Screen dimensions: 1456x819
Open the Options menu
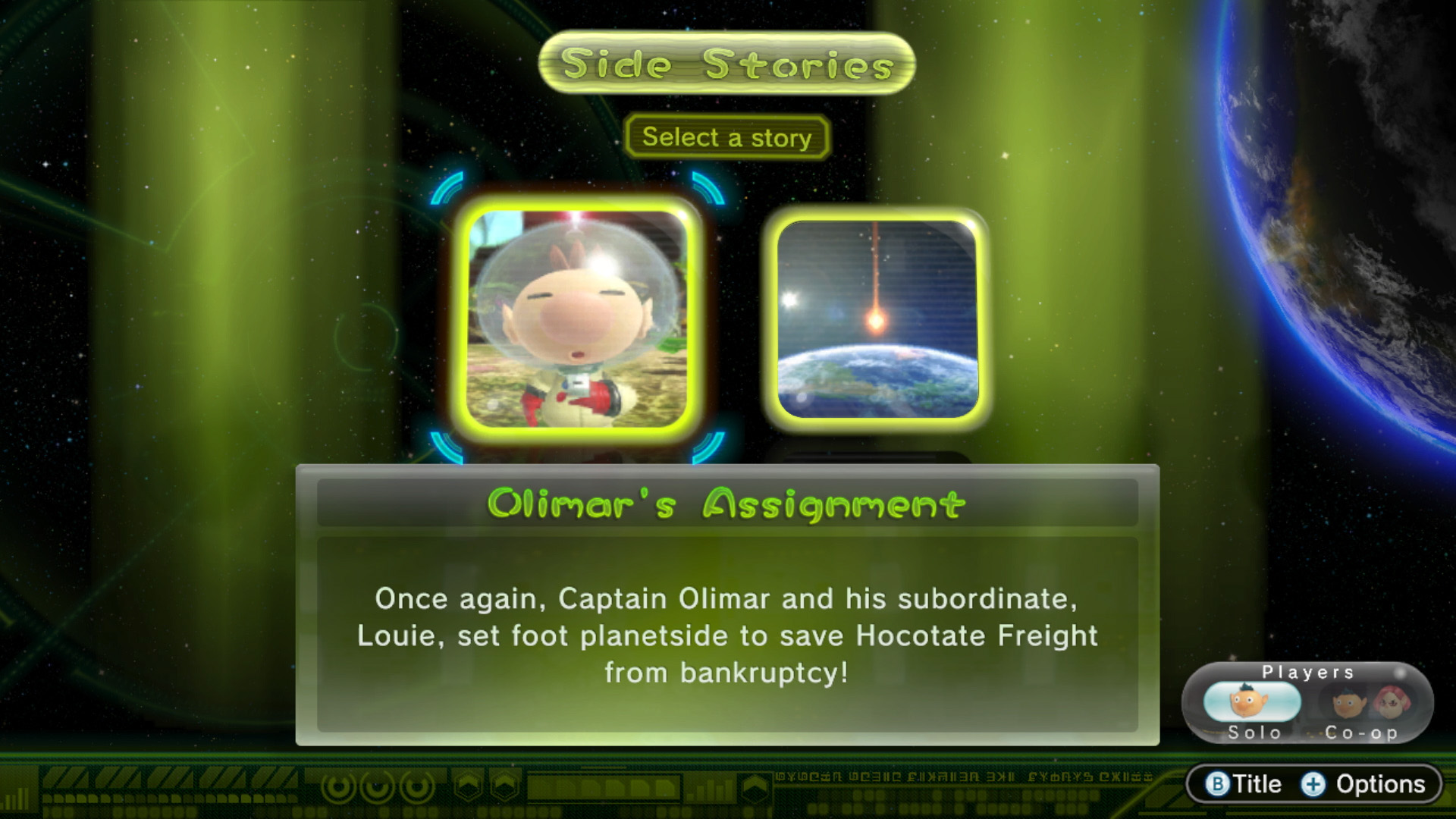click(x=1365, y=784)
